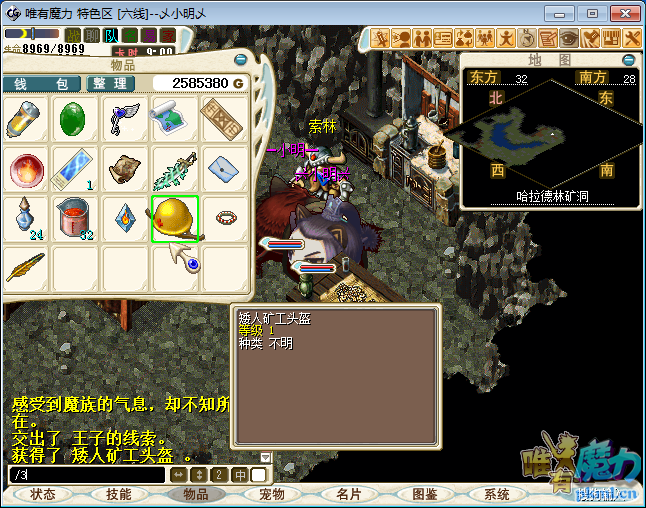Open the 状态 status tab

coord(43,495)
